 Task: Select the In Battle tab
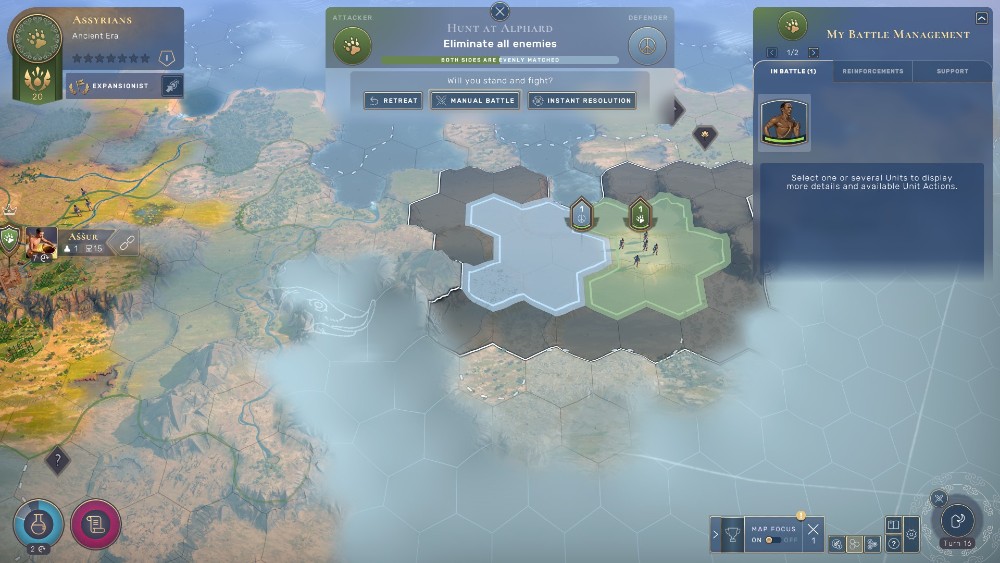(x=793, y=71)
